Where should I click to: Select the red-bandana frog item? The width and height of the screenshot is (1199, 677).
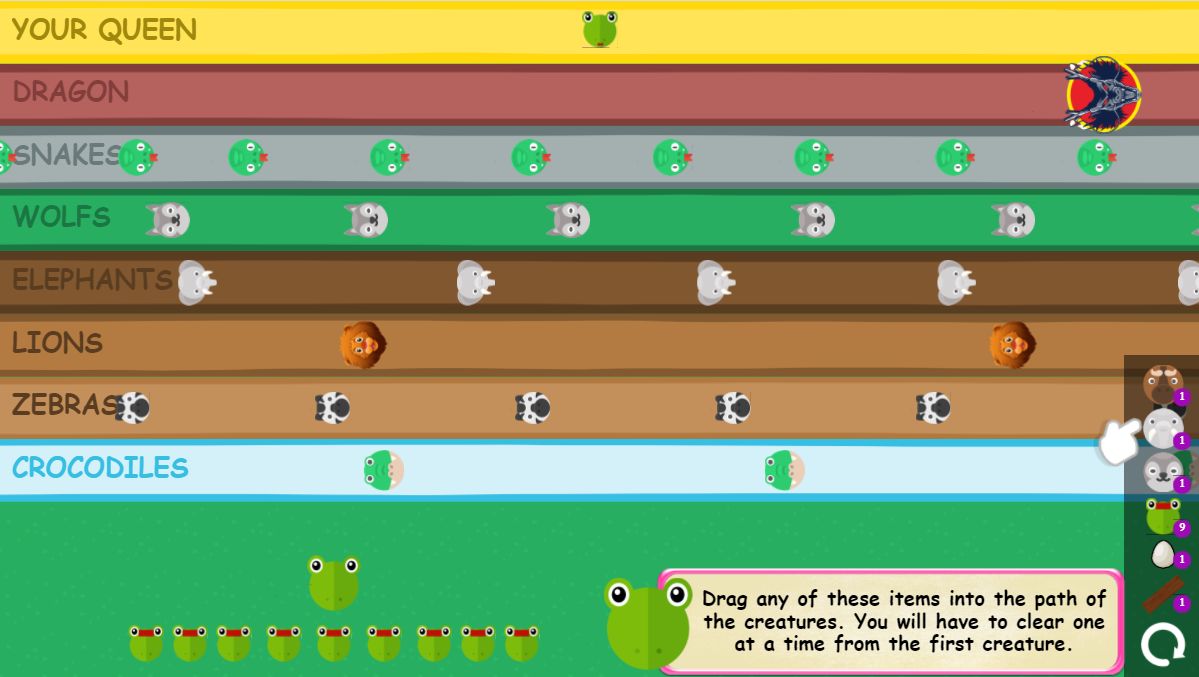click(x=1163, y=516)
